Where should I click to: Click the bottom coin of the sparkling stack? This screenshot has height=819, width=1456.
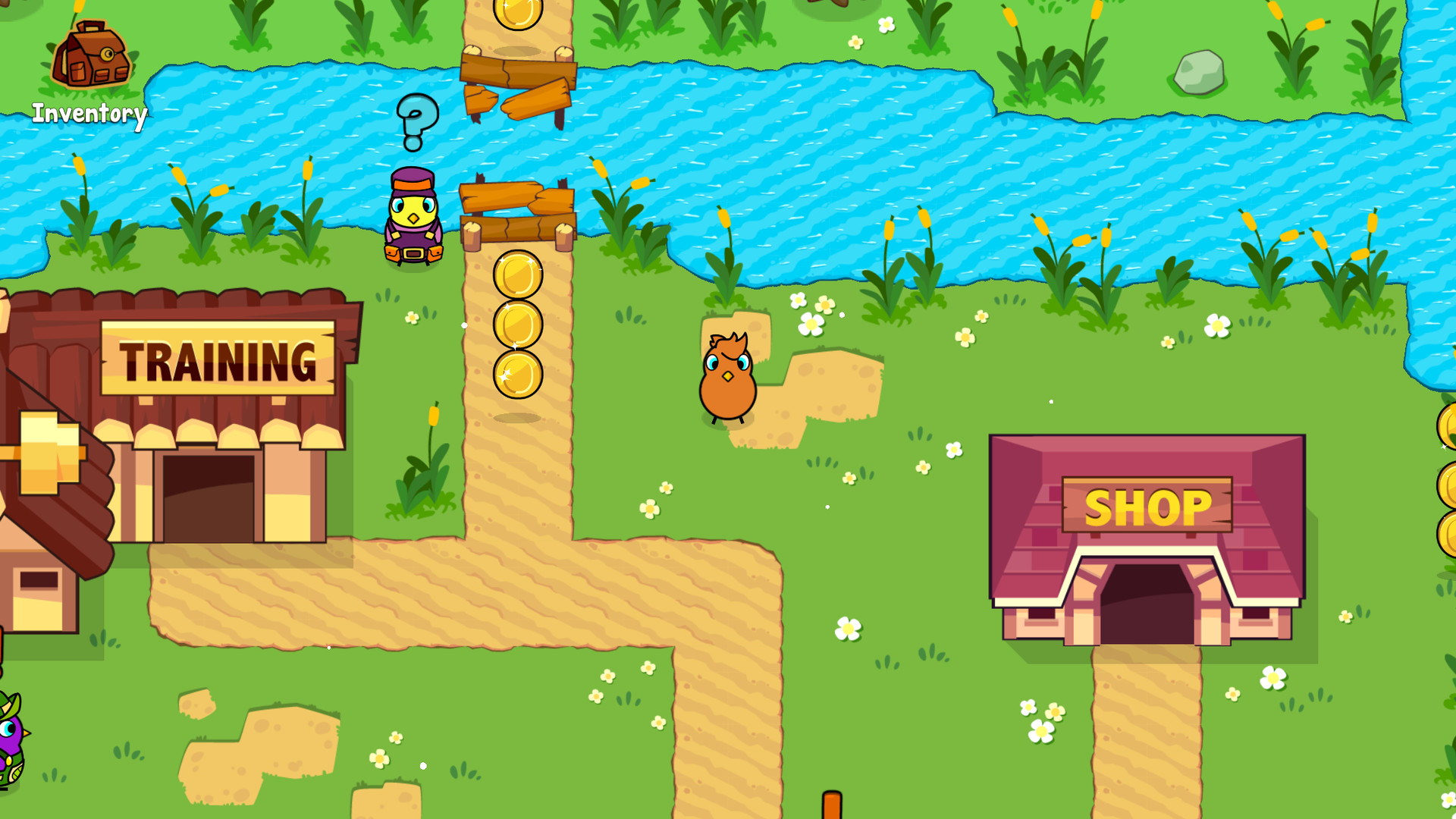click(517, 372)
